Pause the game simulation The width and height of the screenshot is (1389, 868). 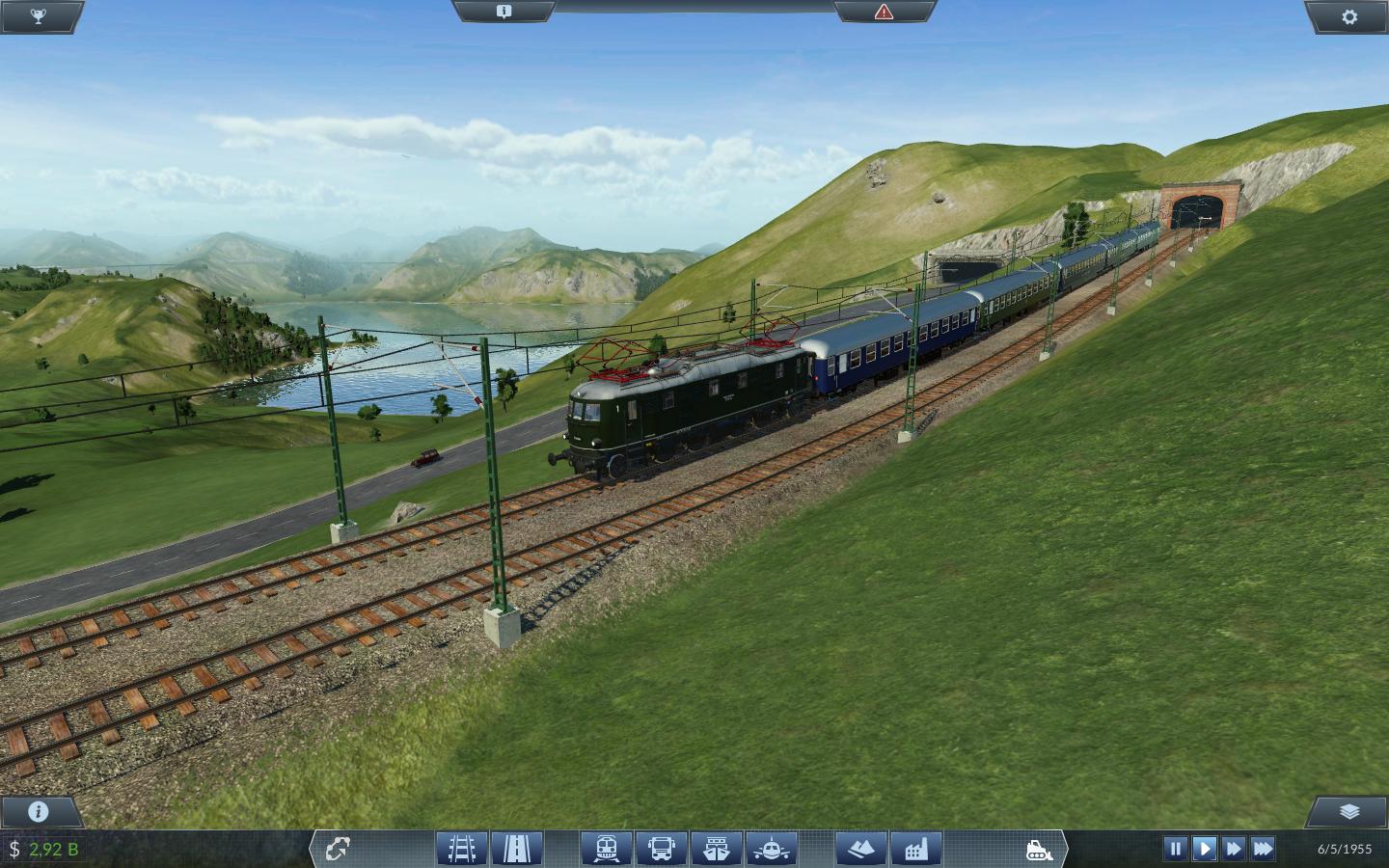click(1175, 849)
